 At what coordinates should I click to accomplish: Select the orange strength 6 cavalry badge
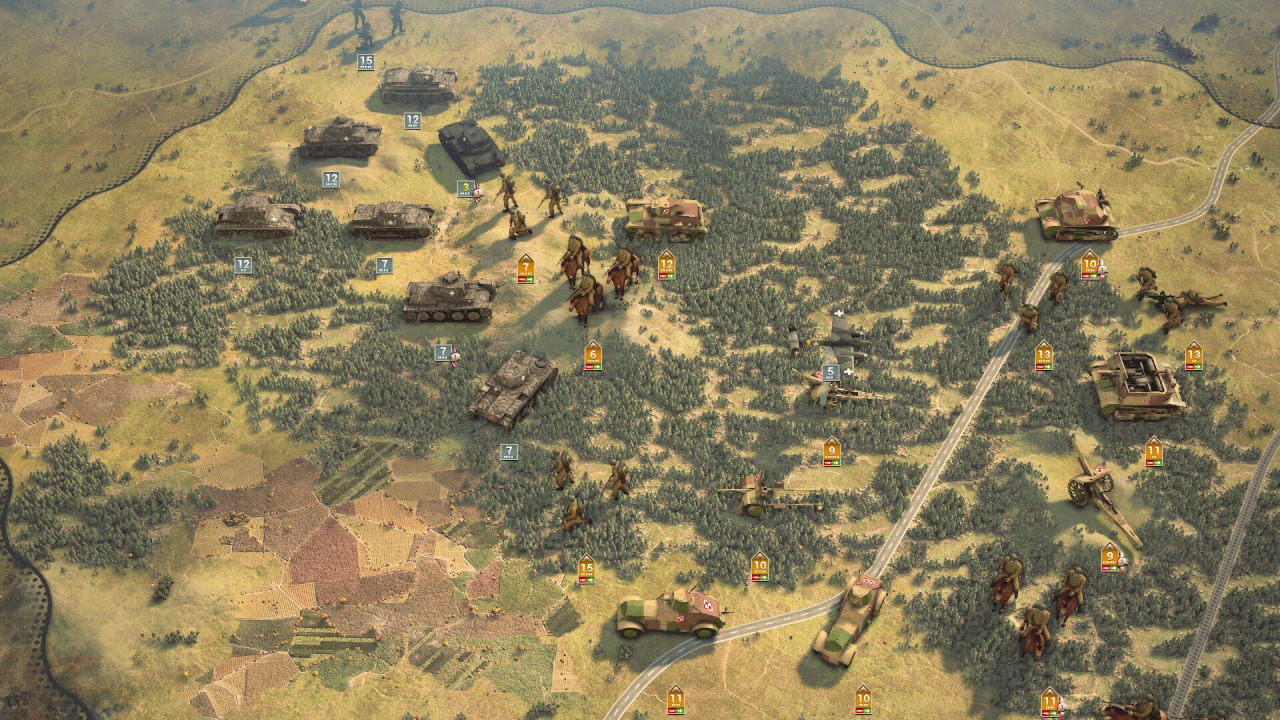(x=593, y=355)
